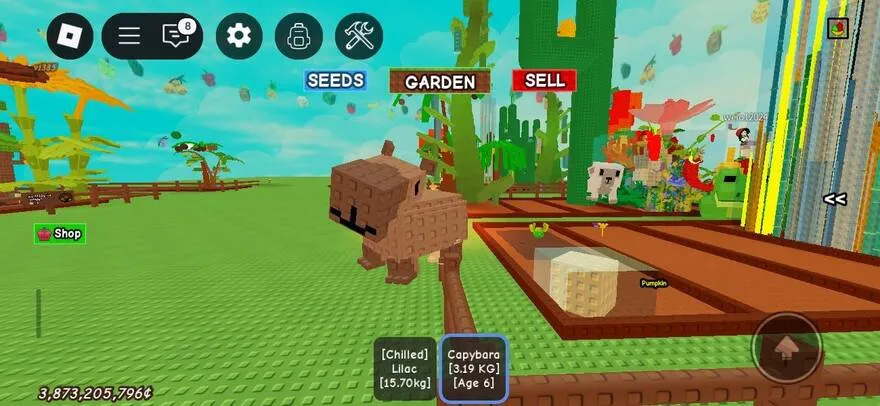Select the Chilled Lilac hotbar slot

tap(405, 368)
